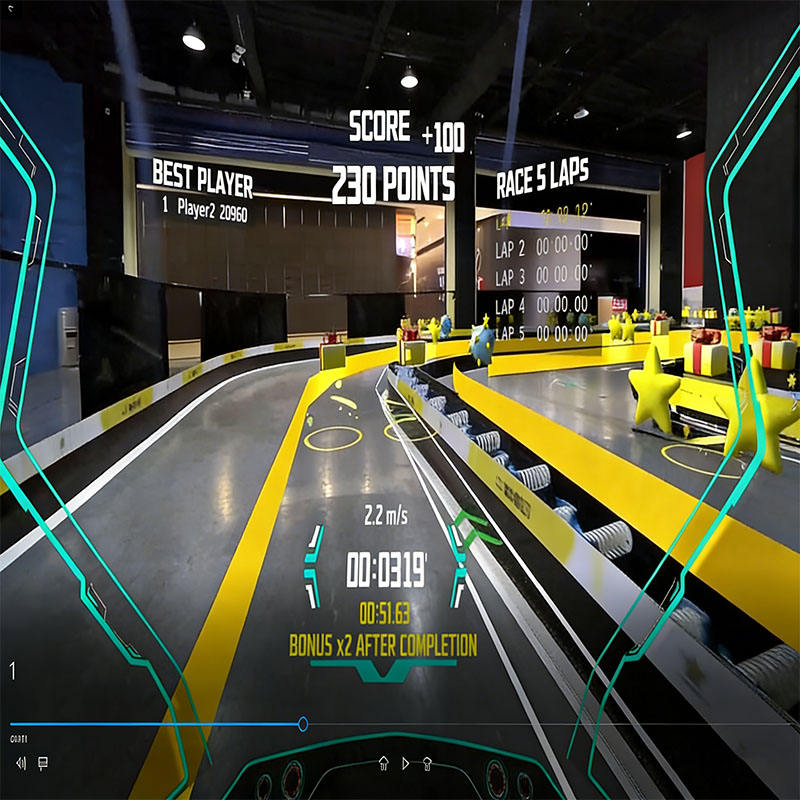
Task: Toggle the volume speaker icon
Action: click(x=21, y=763)
